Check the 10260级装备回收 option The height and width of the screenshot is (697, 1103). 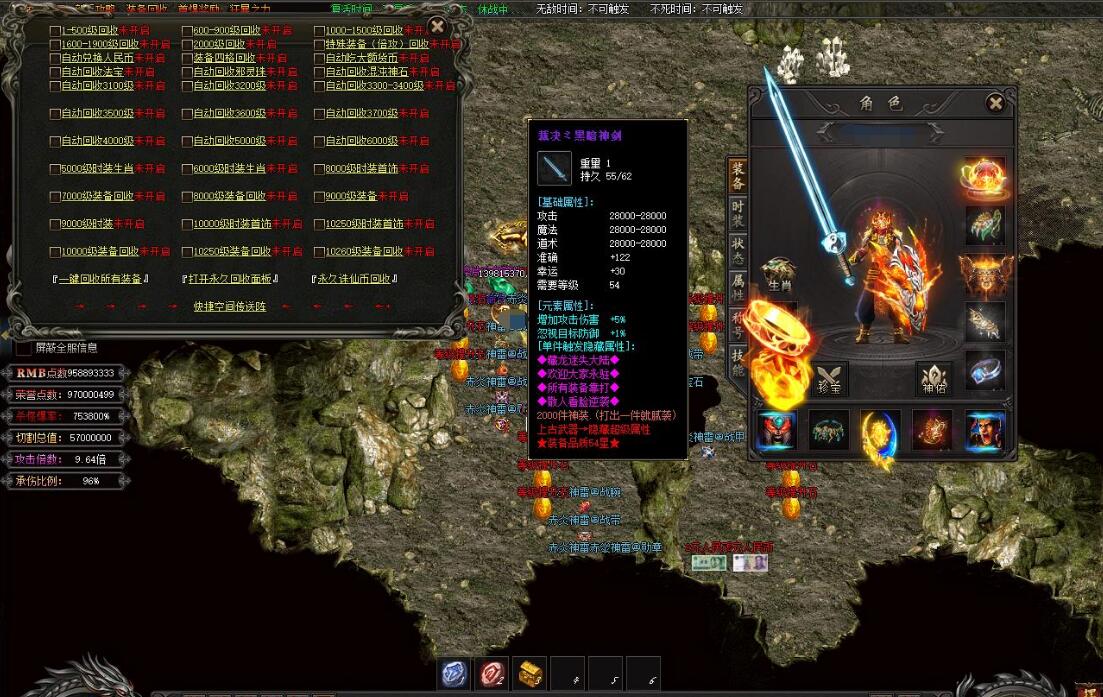pos(320,251)
